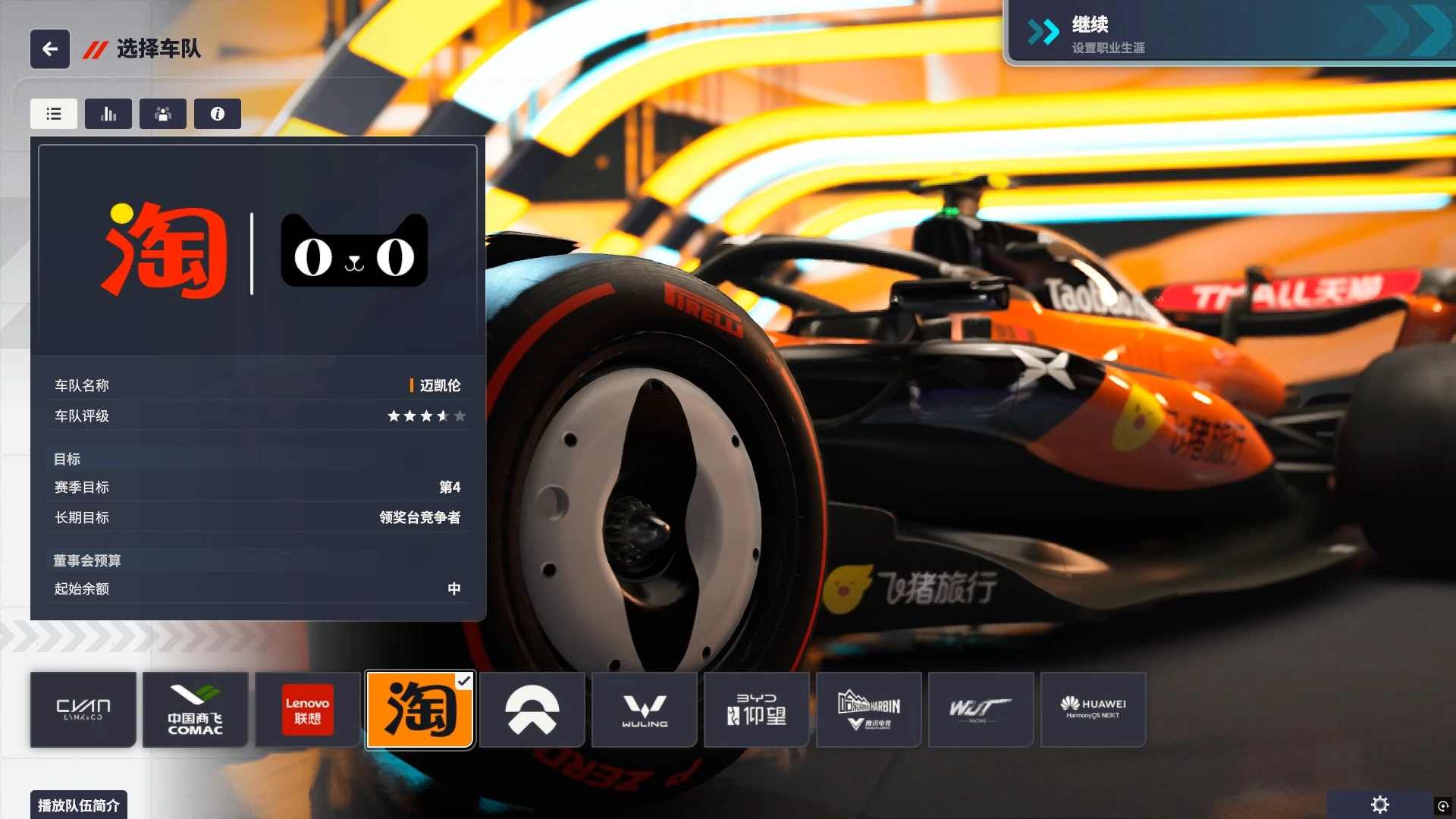
Task: Go back using the arrow button
Action: [50, 49]
